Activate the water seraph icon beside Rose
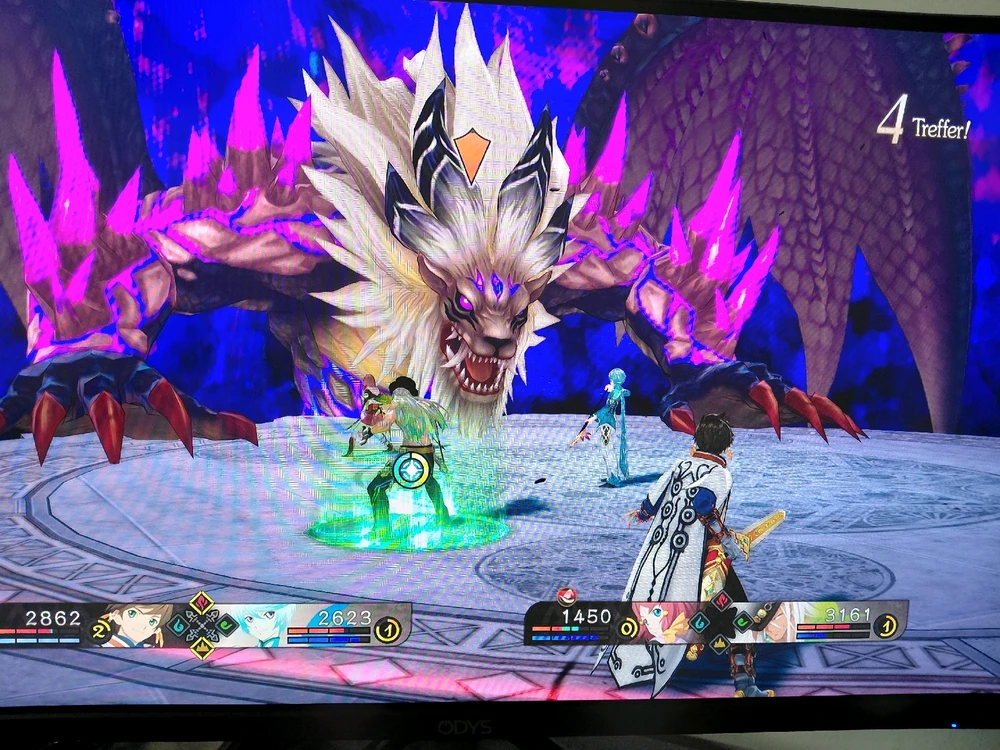The width and height of the screenshot is (1000, 750). [x=699, y=622]
